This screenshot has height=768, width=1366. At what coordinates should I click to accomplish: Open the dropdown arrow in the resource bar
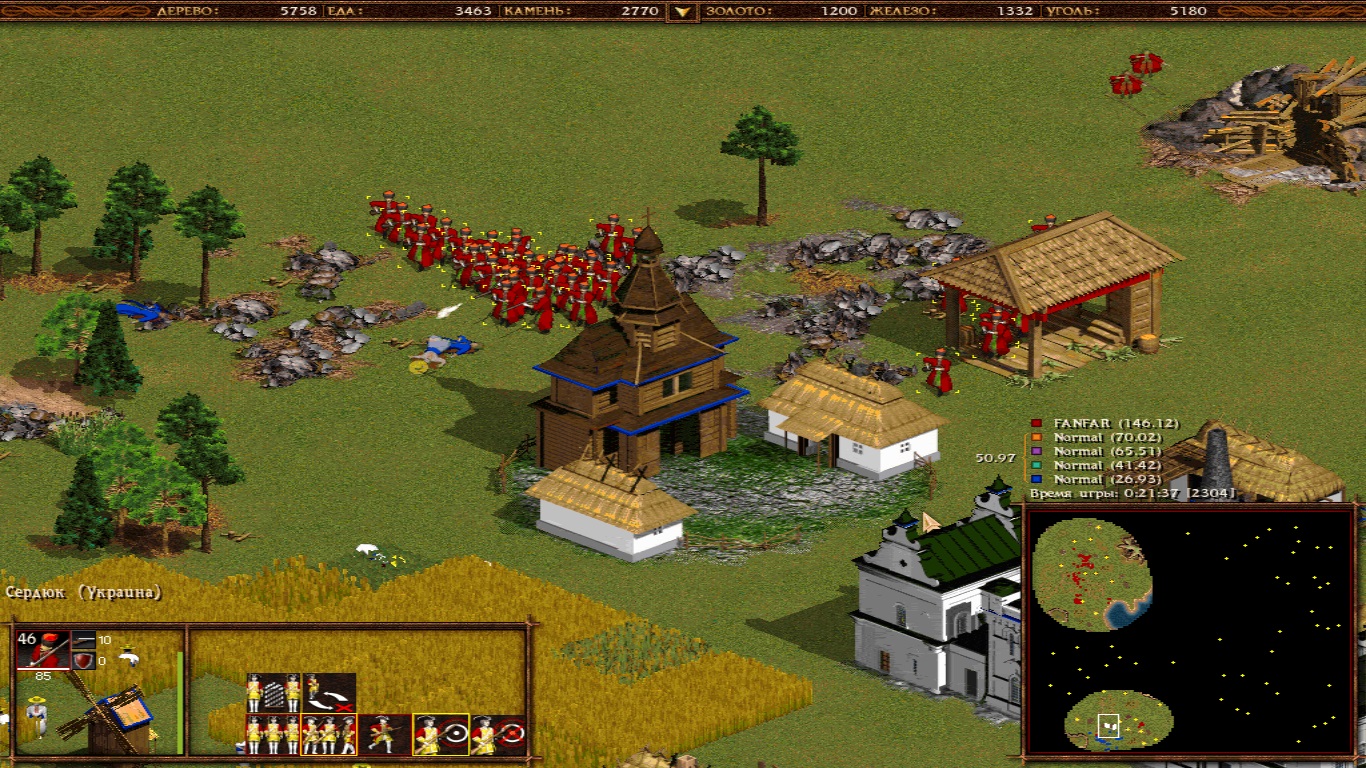(683, 11)
